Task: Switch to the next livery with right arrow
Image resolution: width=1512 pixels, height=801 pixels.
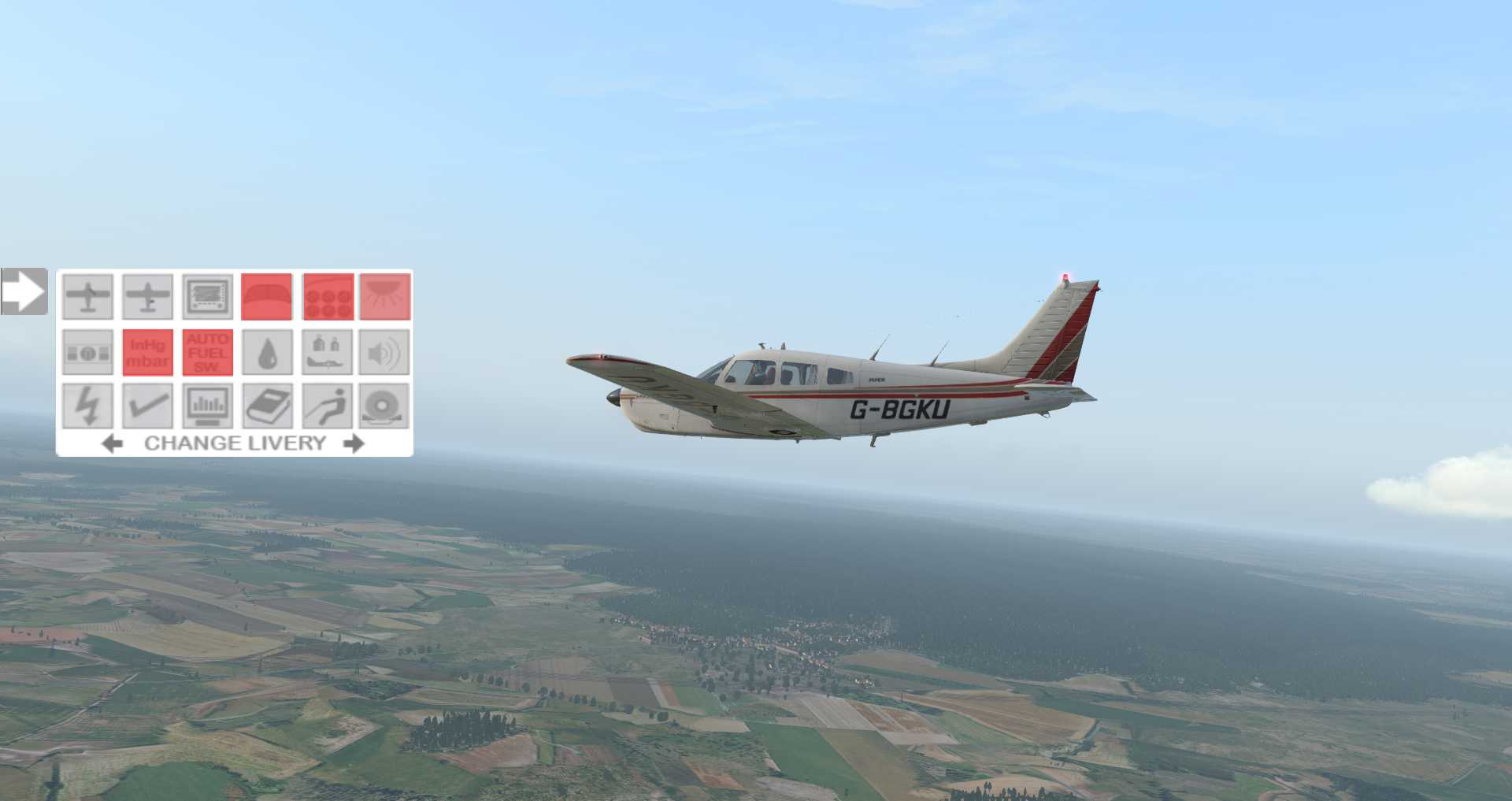Action: coord(354,443)
